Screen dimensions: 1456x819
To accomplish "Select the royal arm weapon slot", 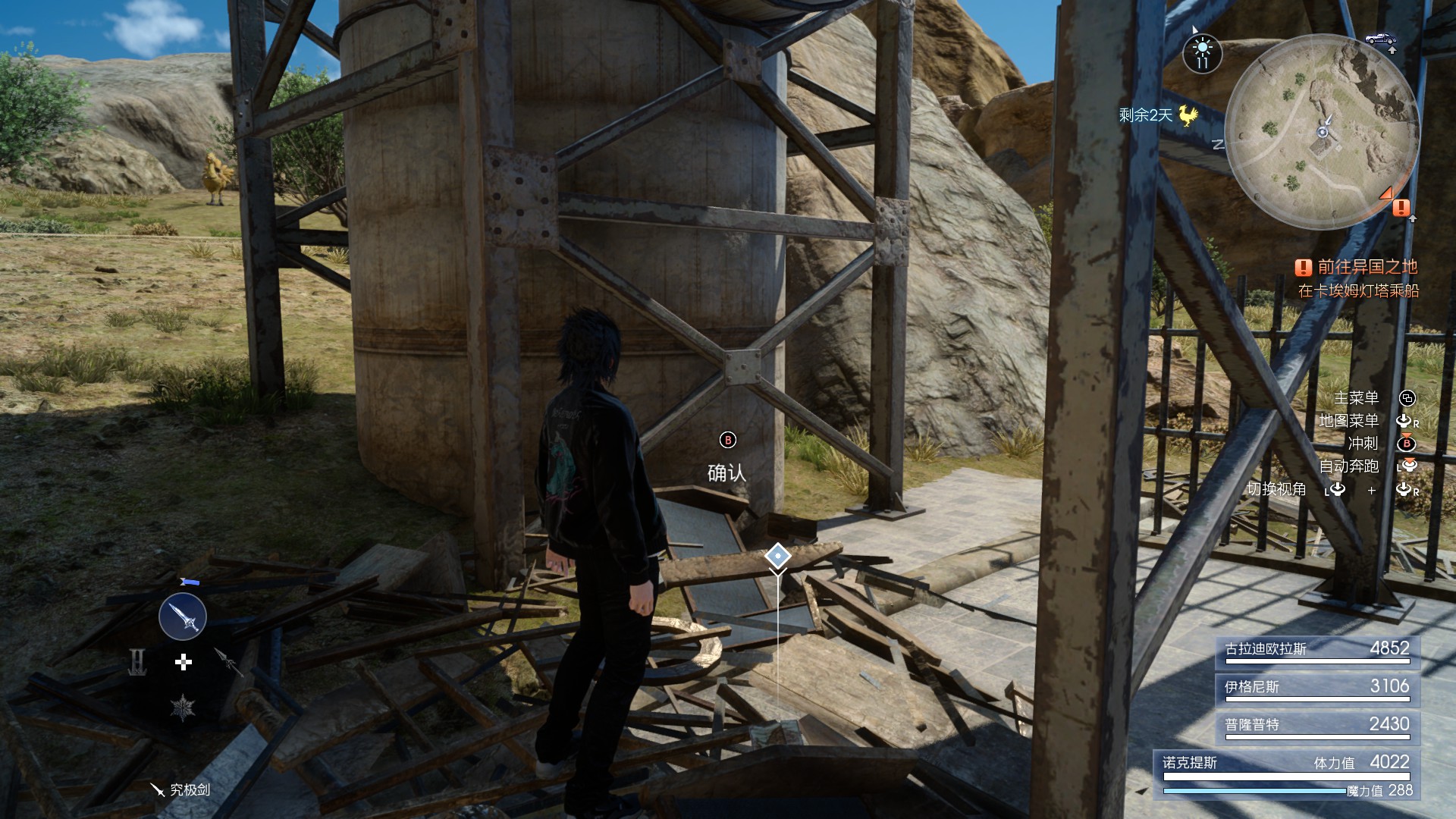I will [138, 663].
